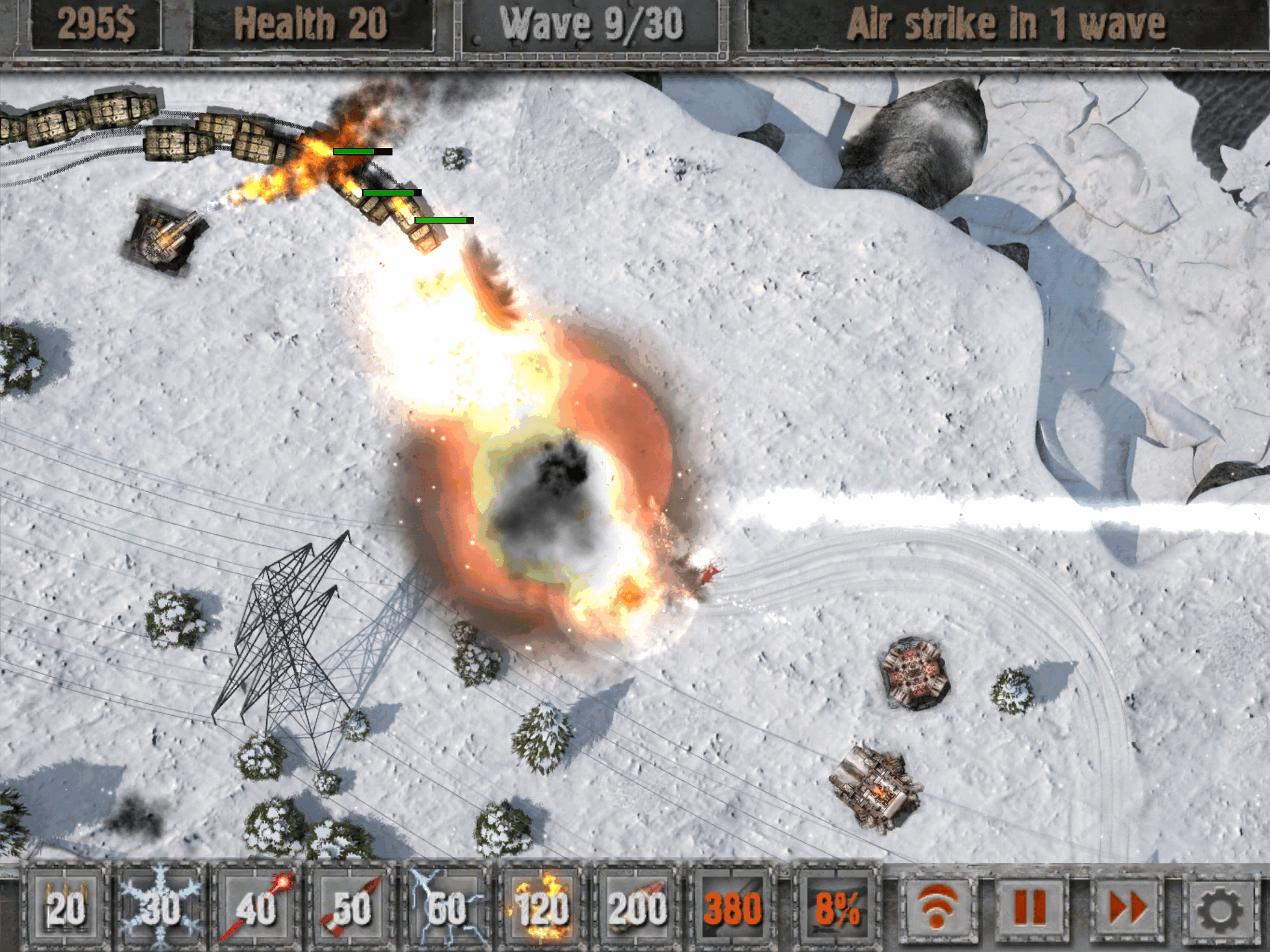
Task: Choose the 30$ snowflake freeze tower
Action: click(161, 908)
